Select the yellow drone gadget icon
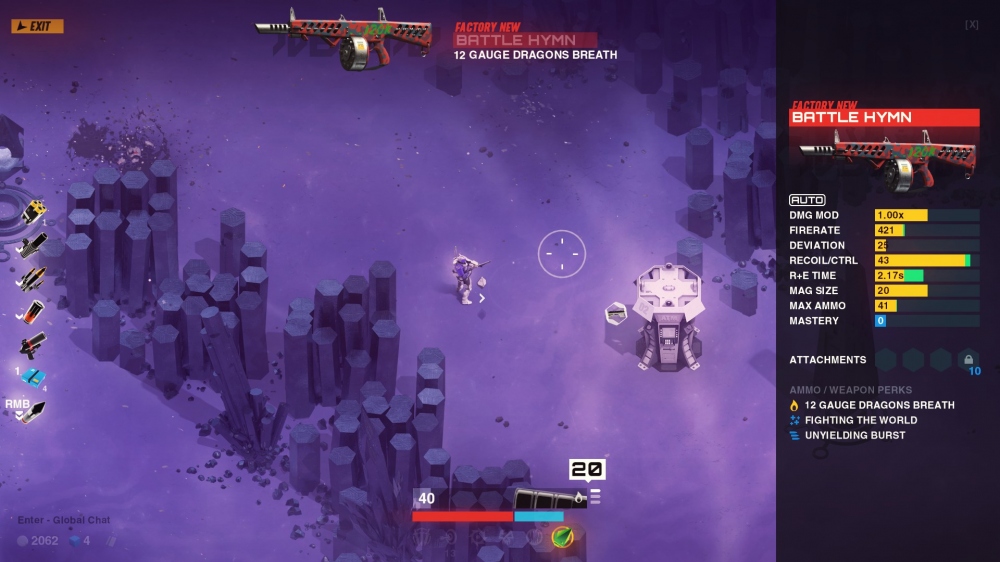The image size is (1000, 562). pyautogui.click(x=33, y=211)
